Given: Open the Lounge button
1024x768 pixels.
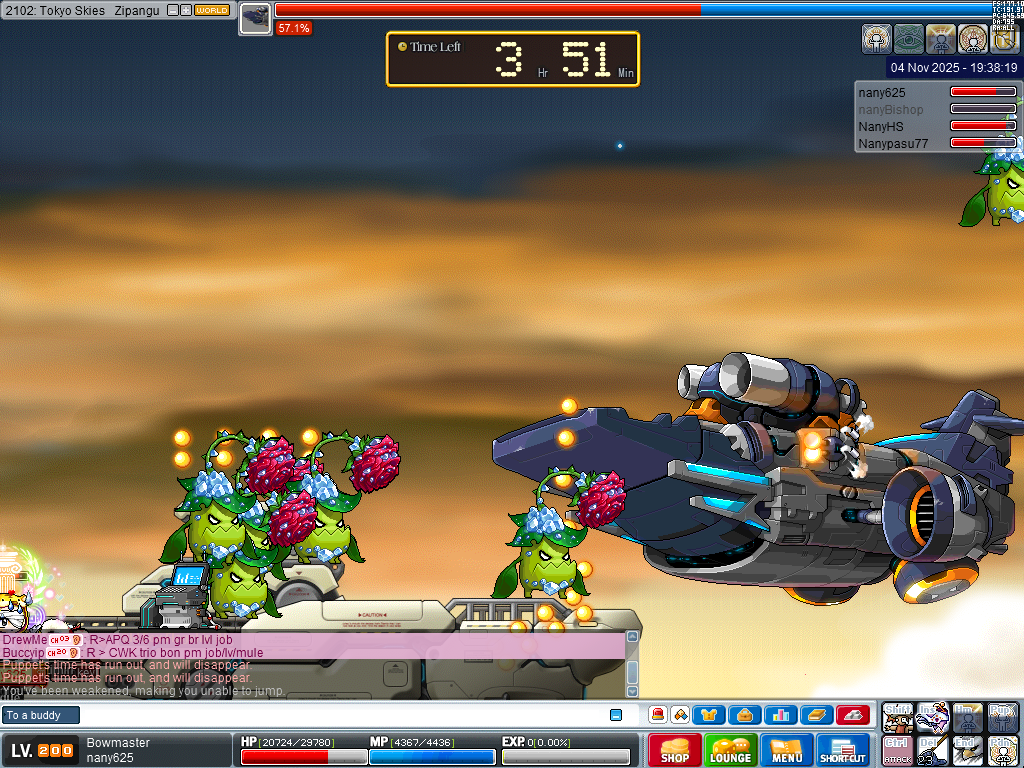Looking at the screenshot, I should [730, 751].
